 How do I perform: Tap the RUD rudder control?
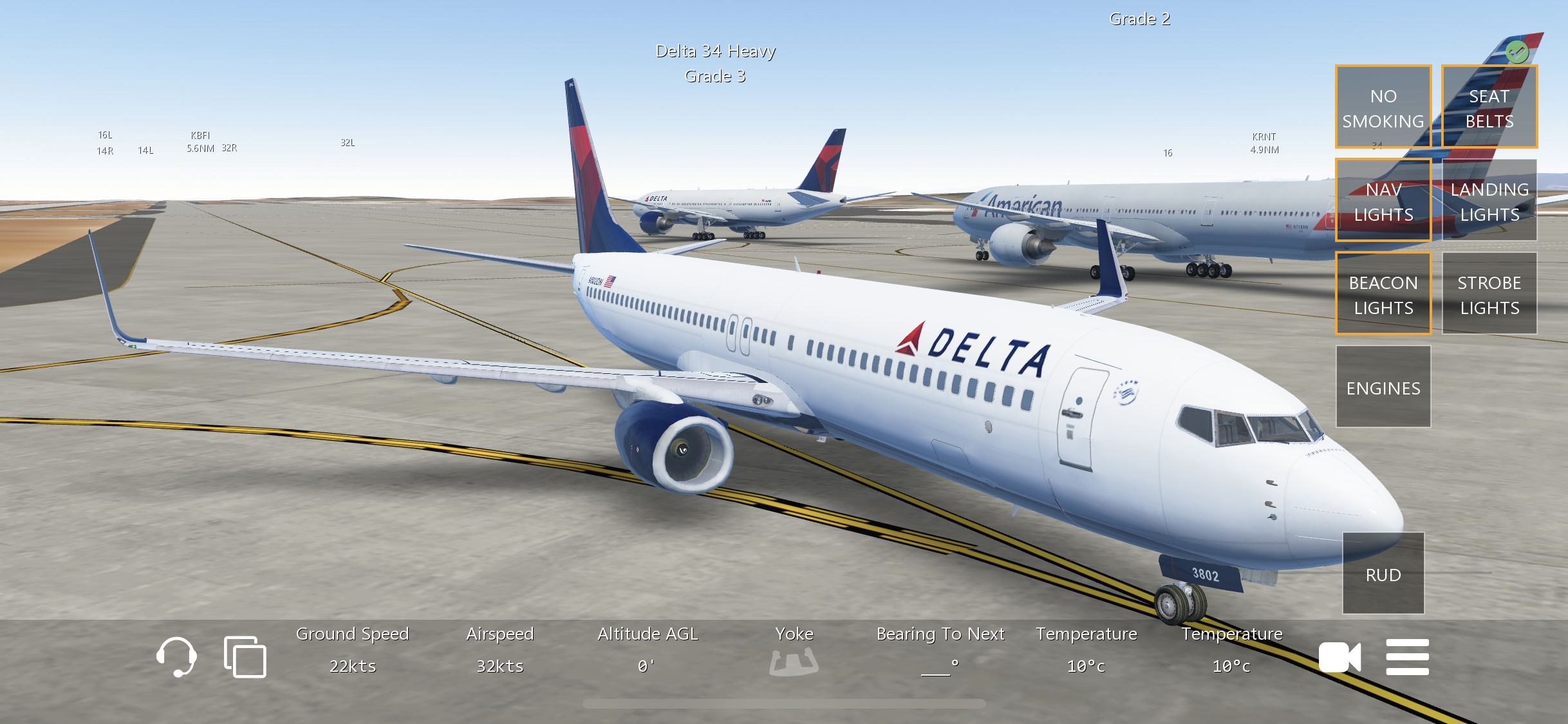(1383, 574)
